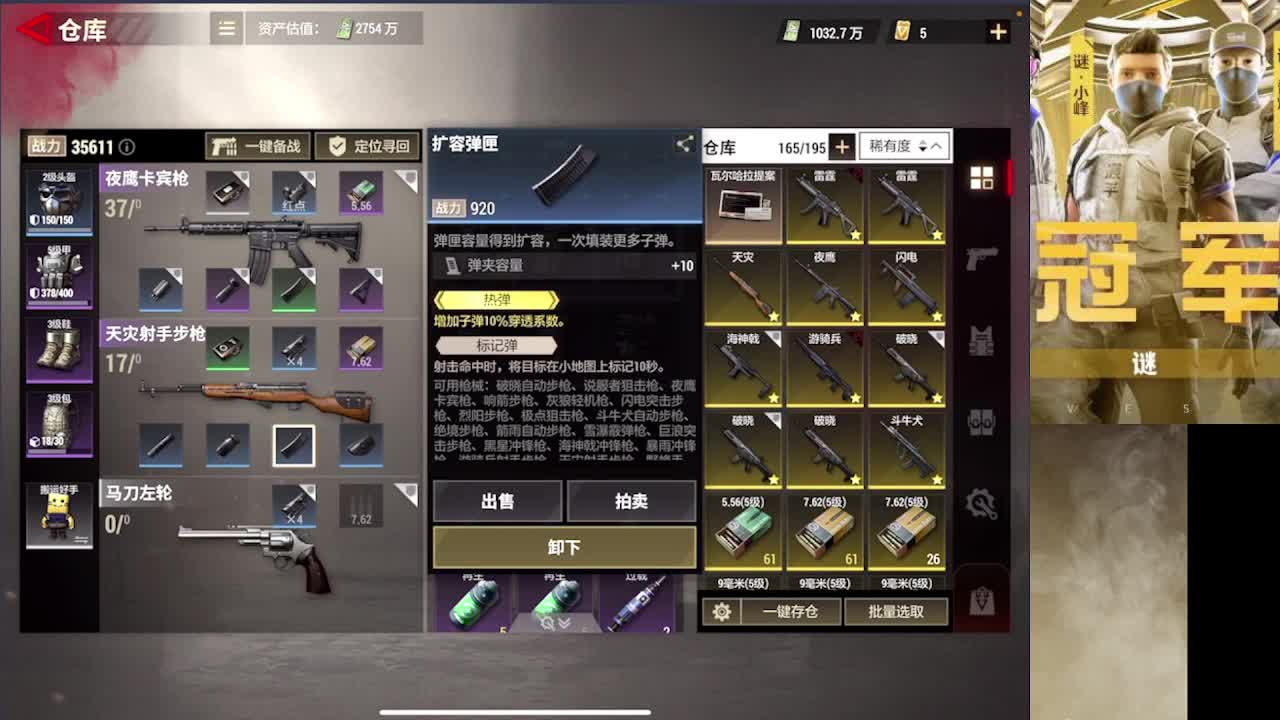Click the + beside warehouse 165/195 counter

840,146
